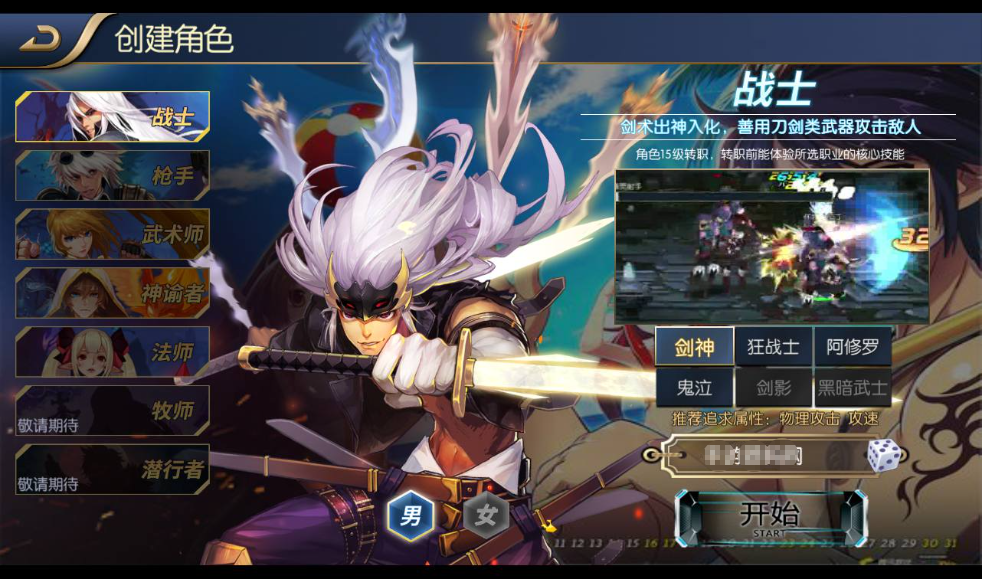Choose the 法师 mage class
The width and height of the screenshot is (982, 579).
coord(113,352)
